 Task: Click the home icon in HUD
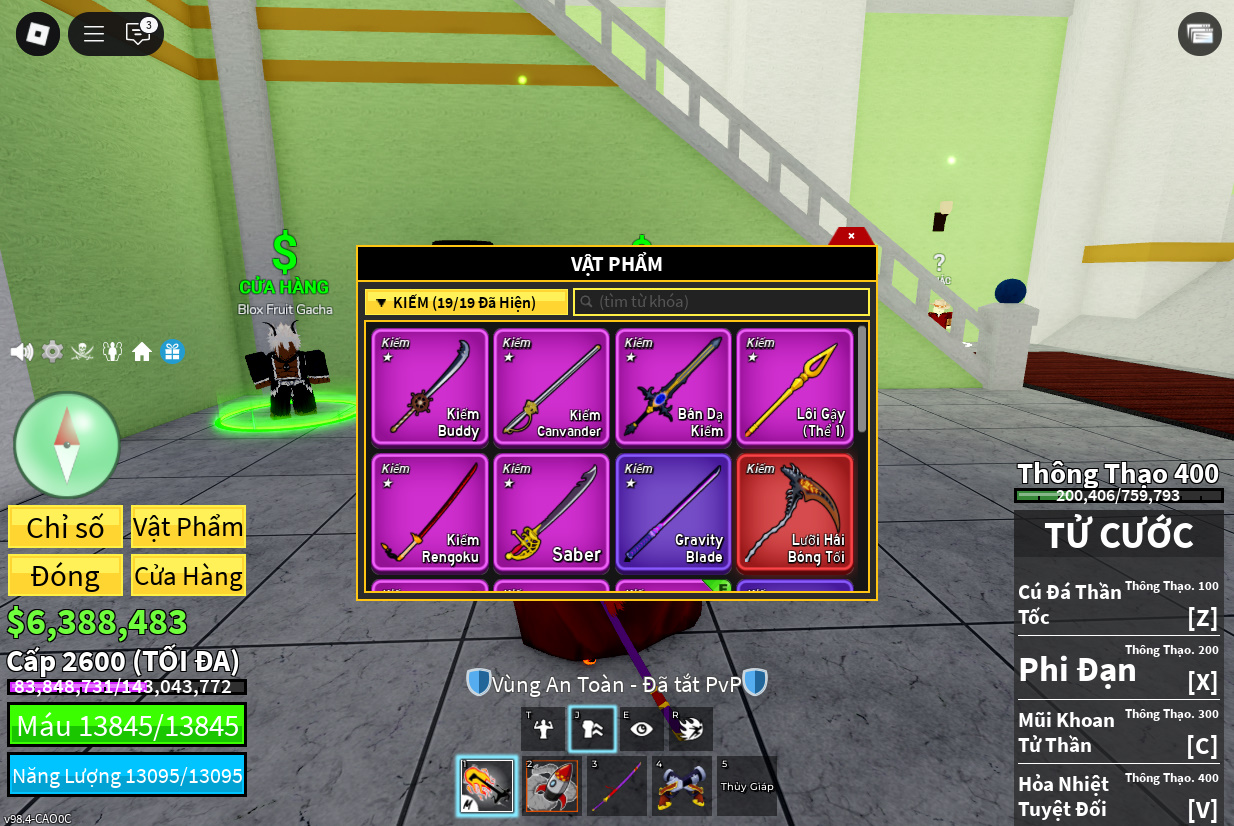[x=142, y=352]
